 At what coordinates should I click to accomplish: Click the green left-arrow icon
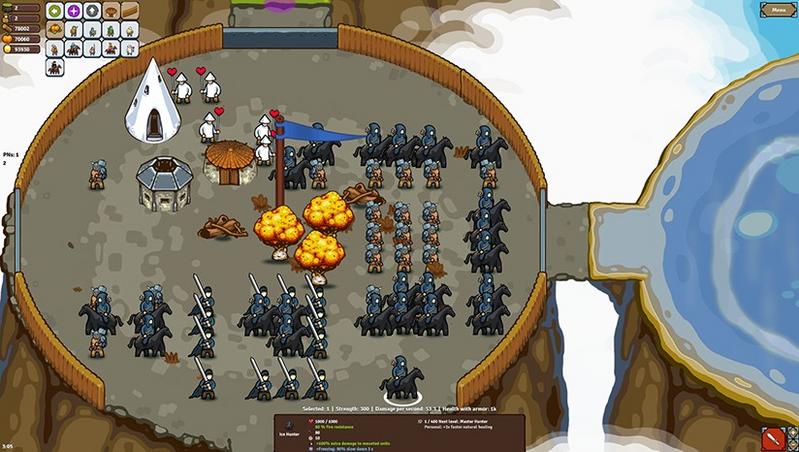click(x=53, y=11)
